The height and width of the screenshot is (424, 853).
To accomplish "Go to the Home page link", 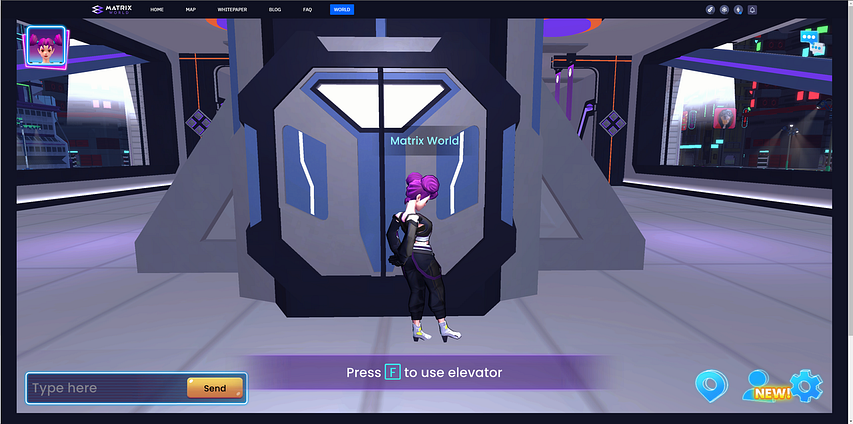I will click(157, 9).
